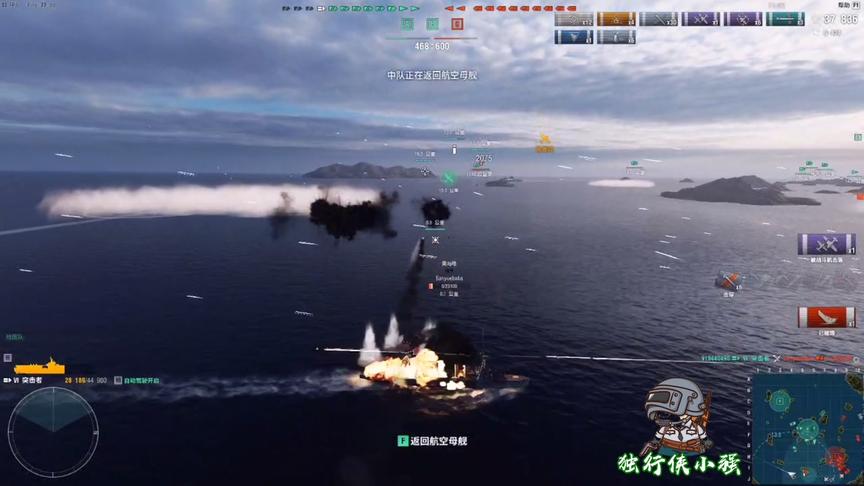Use the red consumable below the fighter icon
Screen dimensions: 864x486
click(826, 317)
